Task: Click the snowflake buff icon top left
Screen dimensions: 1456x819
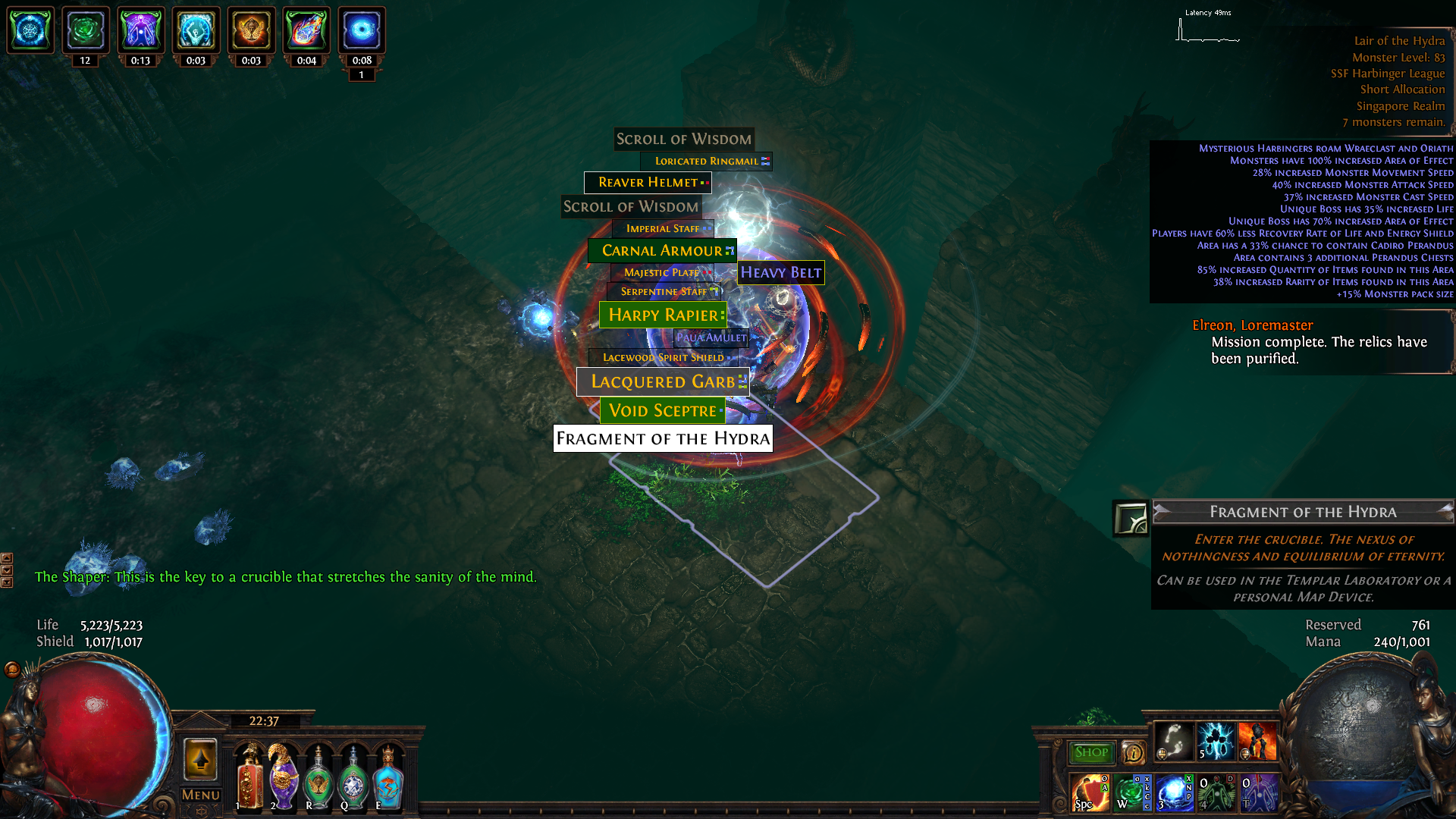Action: point(30,30)
